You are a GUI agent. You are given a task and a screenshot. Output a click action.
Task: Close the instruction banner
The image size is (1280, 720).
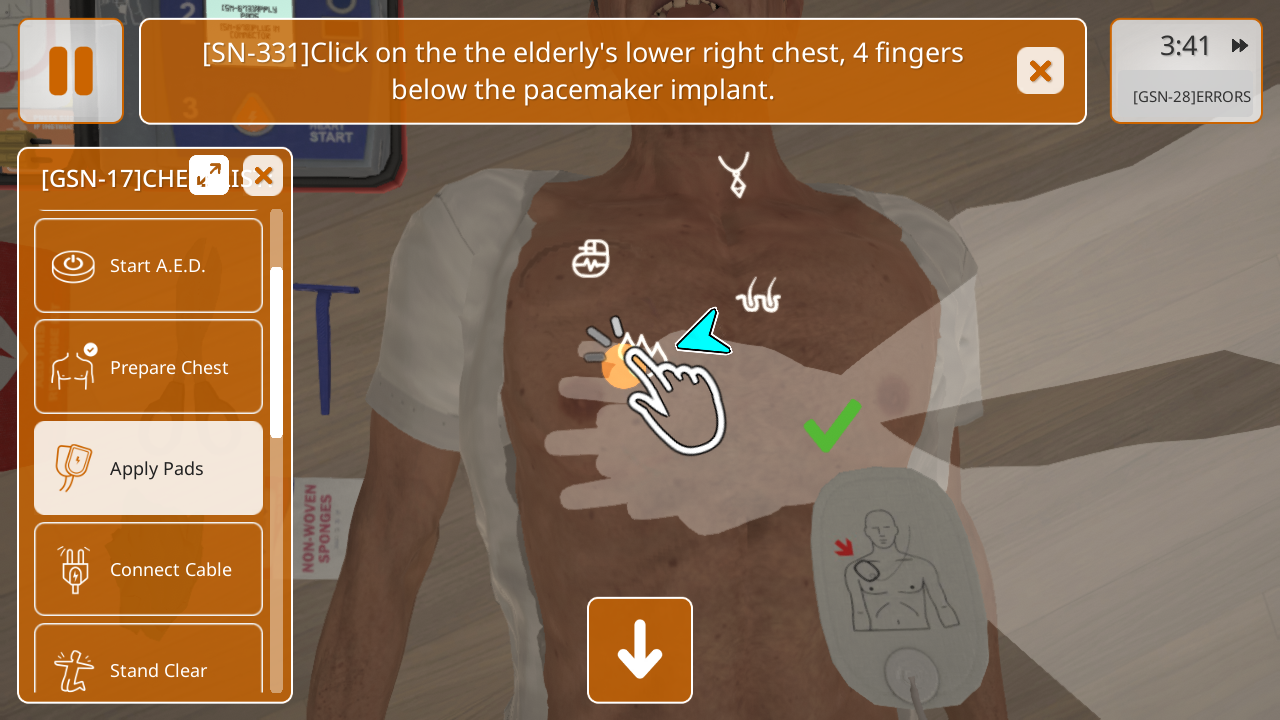pyautogui.click(x=1040, y=71)
